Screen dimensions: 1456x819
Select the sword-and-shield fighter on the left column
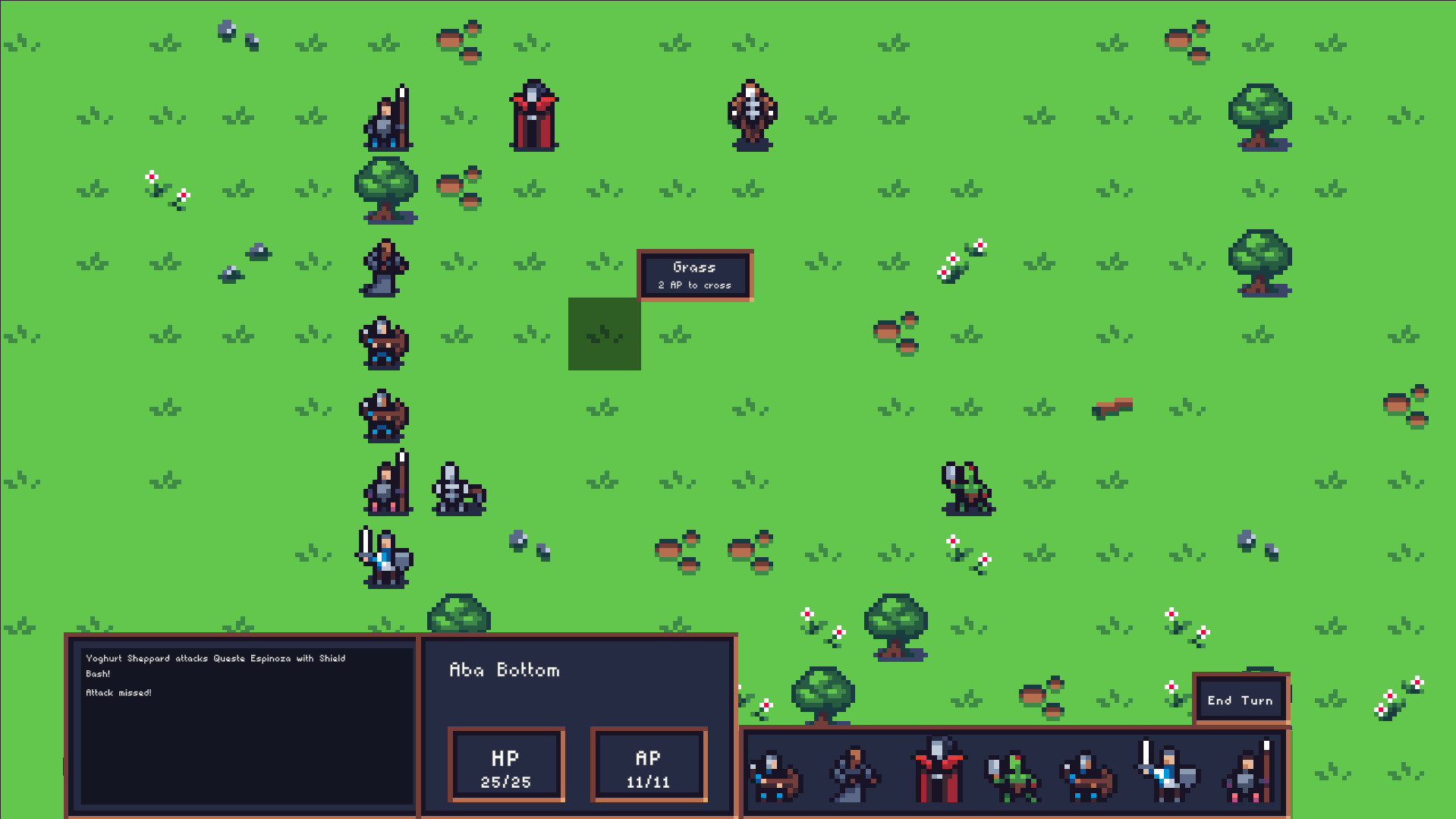[x=383, y=558]
